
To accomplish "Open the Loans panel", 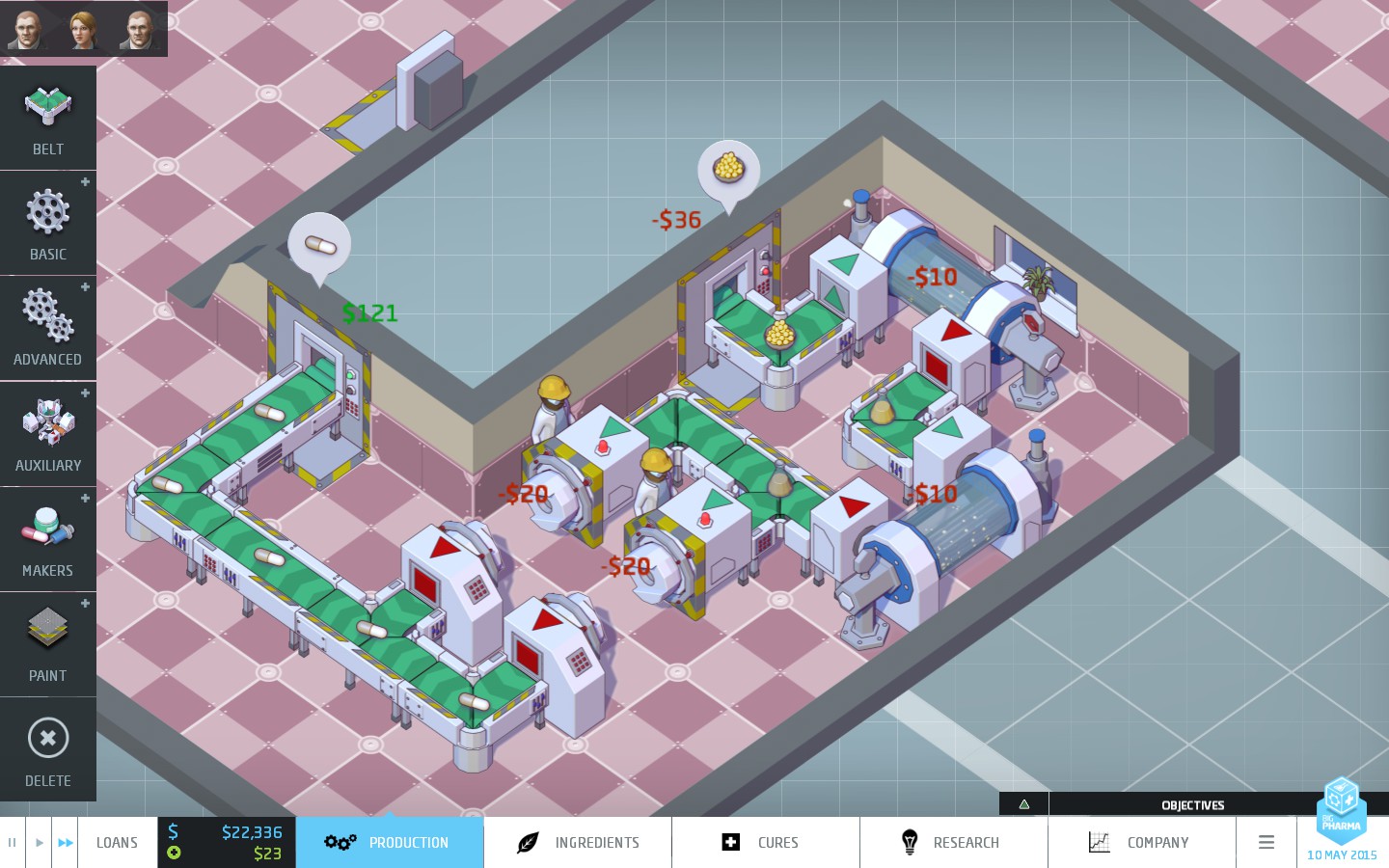I will pos(117,843).
